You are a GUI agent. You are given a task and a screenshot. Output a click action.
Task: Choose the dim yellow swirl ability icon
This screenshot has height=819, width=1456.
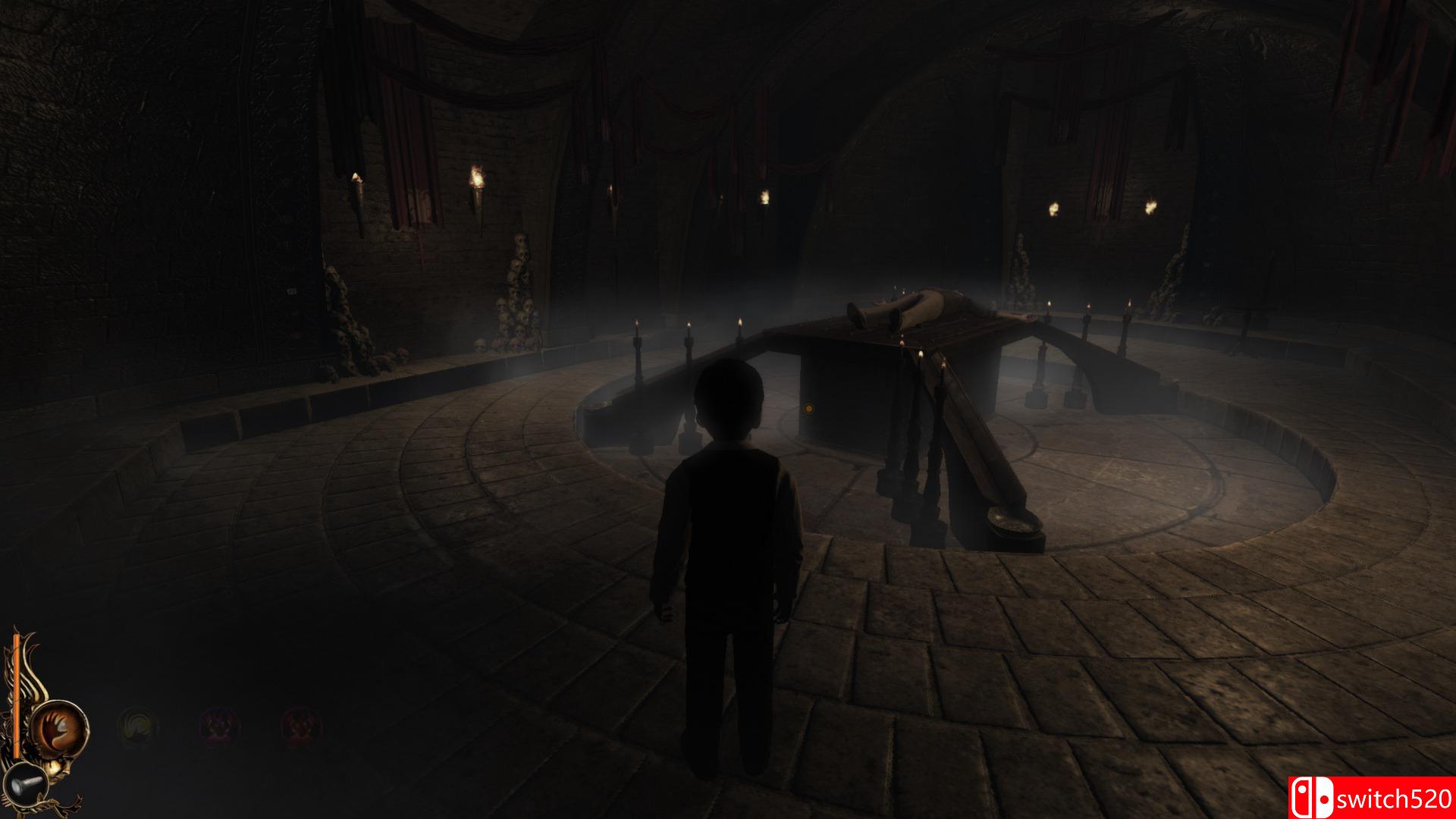tap(137, 726)
